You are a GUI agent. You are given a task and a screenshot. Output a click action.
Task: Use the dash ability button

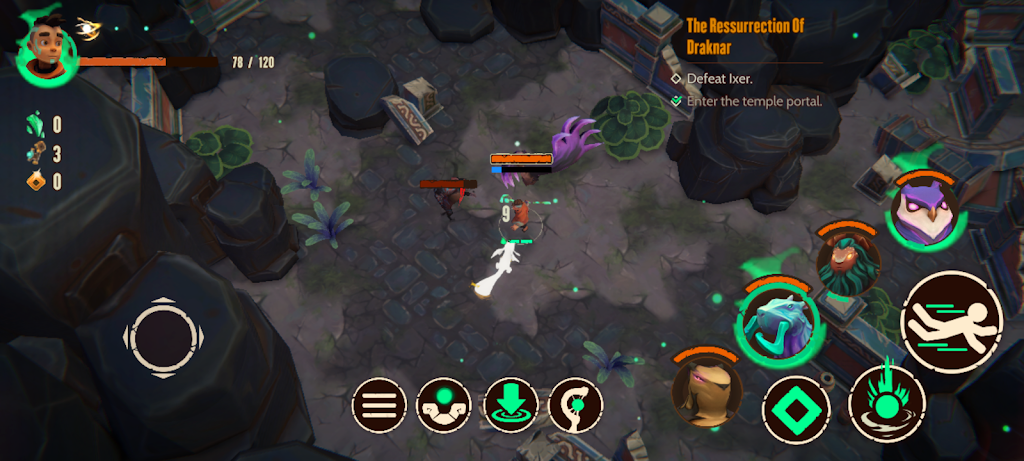950,322
